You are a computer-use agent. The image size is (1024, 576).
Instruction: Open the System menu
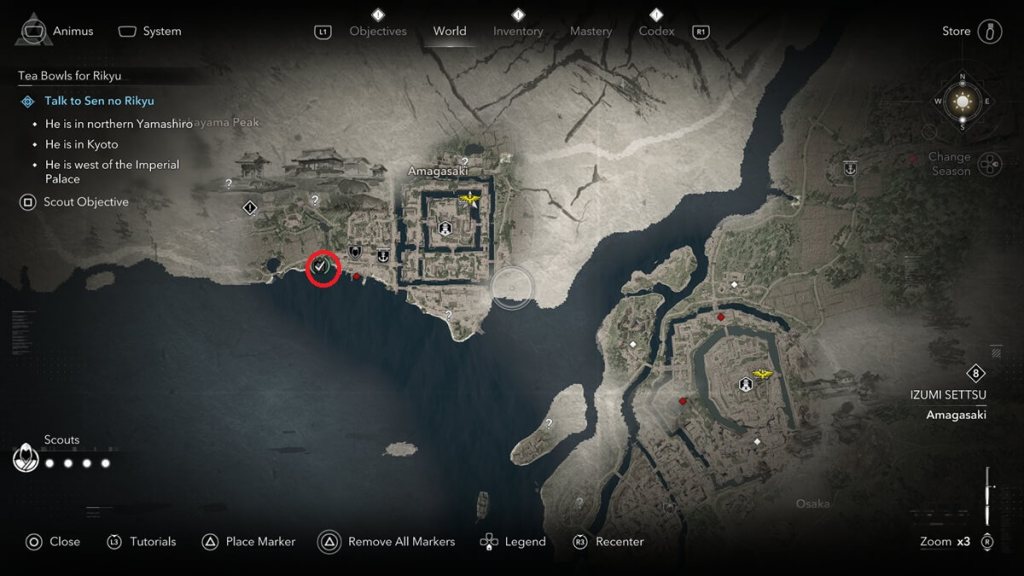[x=161, y=31]
